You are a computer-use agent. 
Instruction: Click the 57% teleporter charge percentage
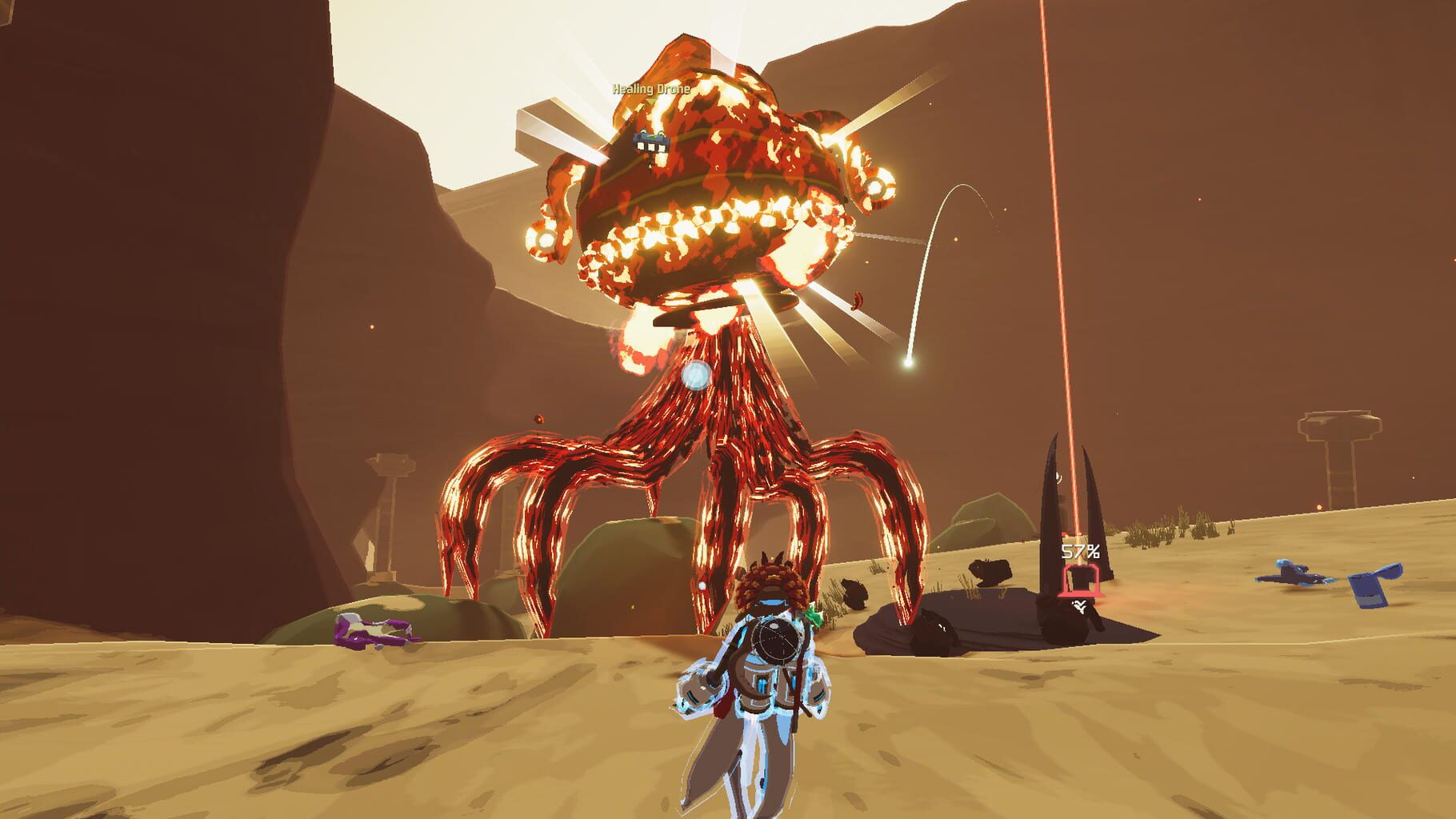1082,550
